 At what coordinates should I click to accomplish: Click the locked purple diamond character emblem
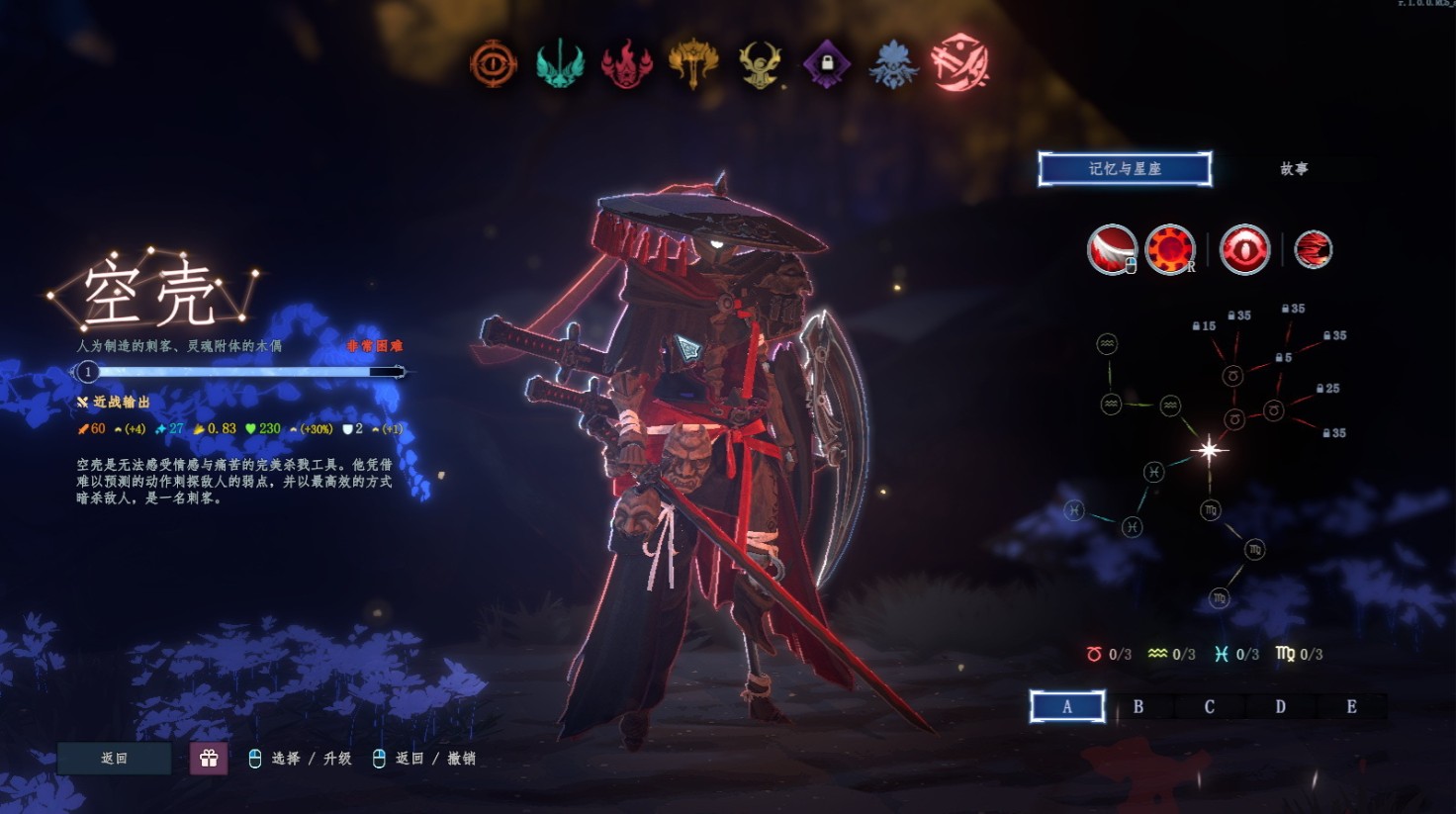click(827, 64)
